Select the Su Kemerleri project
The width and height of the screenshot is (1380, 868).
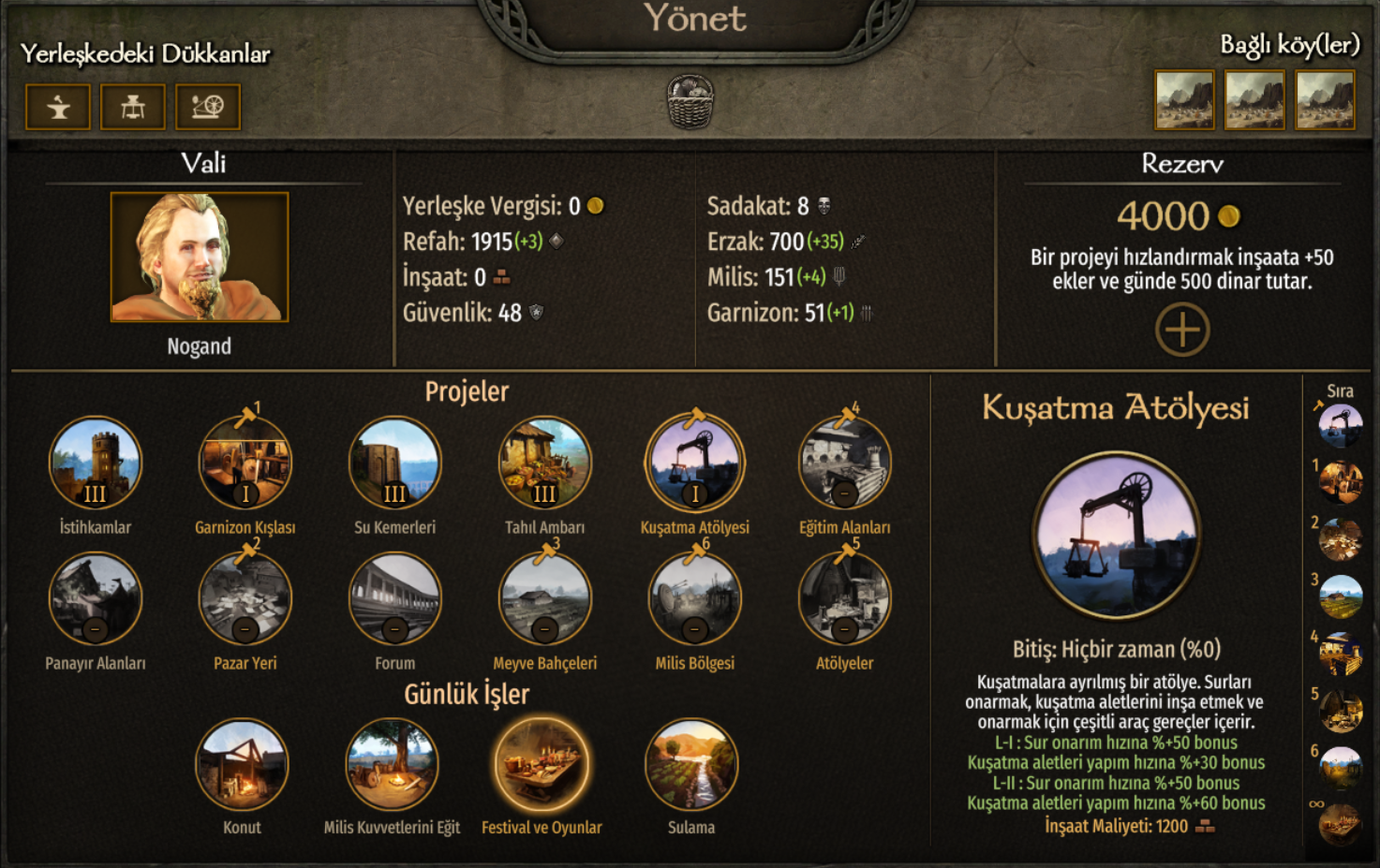(x=394, y=463)
